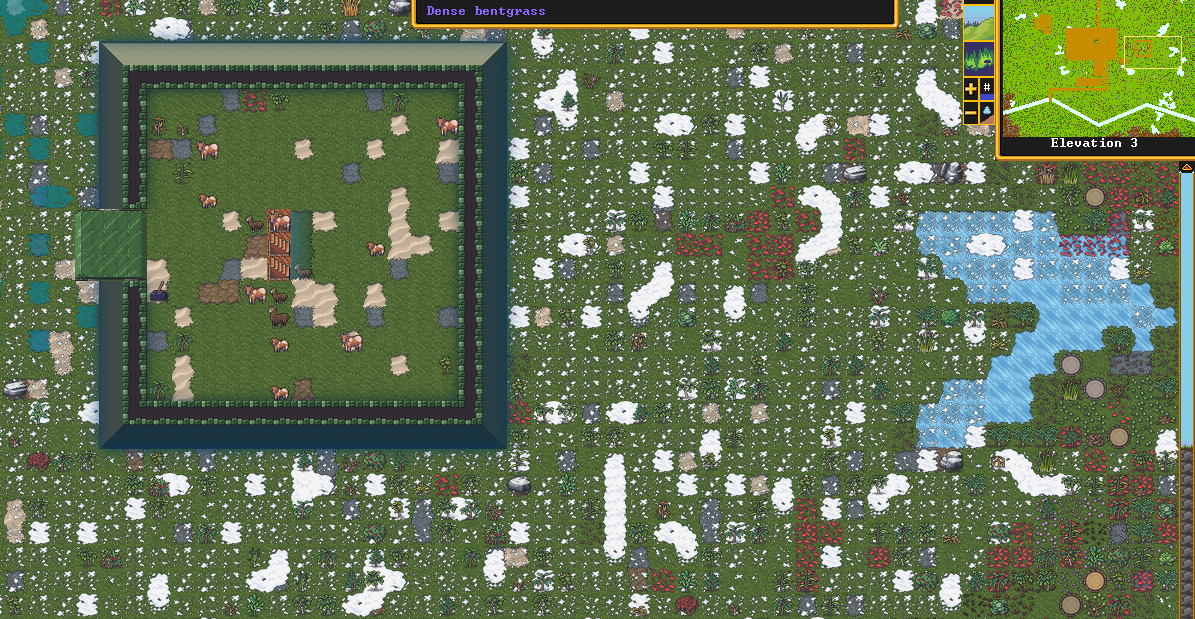Click the minimap fortress overview
Viewport: 1195px width, 619px height.
click(x=1097, y=67)
